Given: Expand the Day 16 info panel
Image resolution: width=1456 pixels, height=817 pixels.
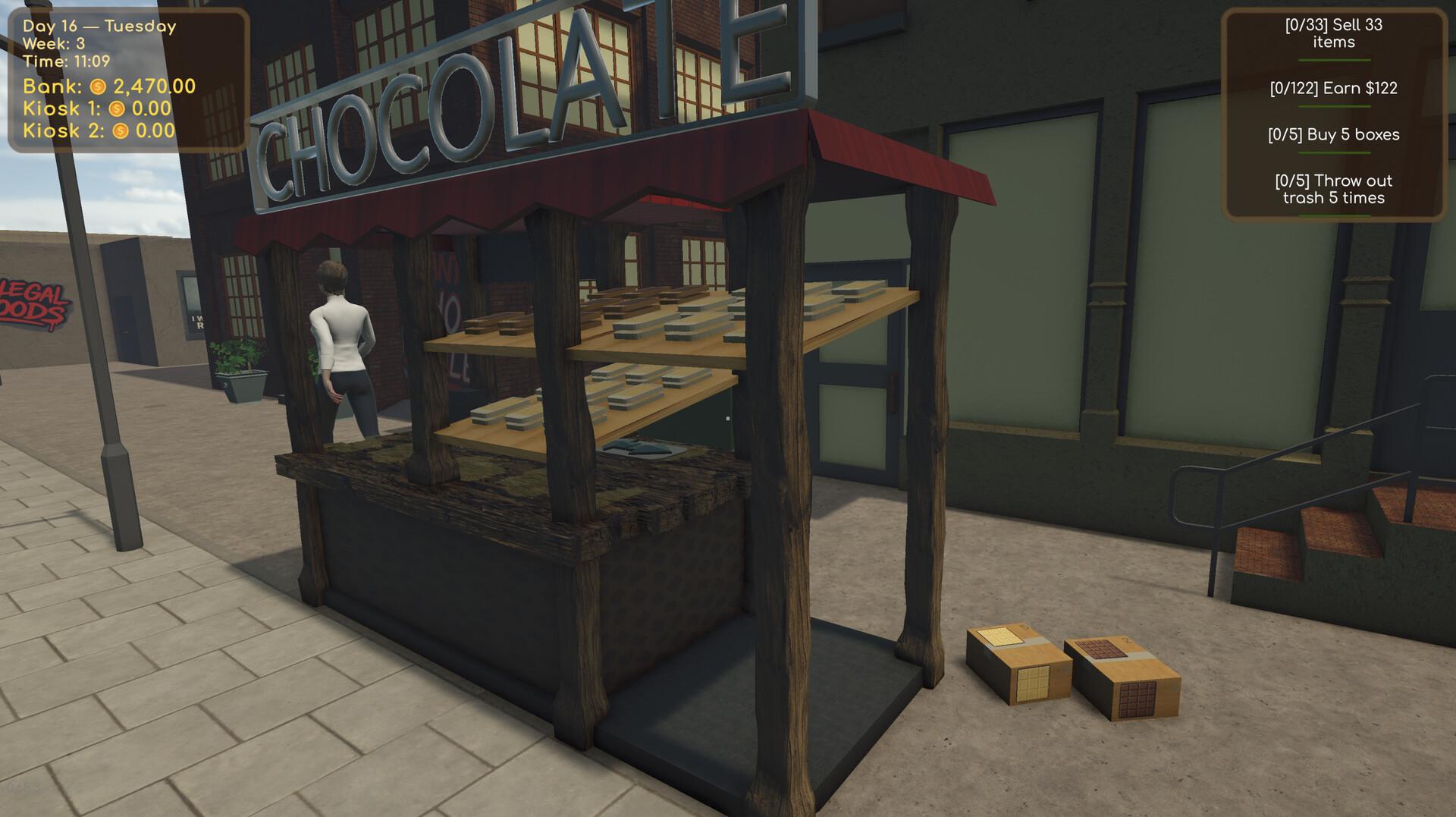Looking at the screenshot, I should (127, 76).
